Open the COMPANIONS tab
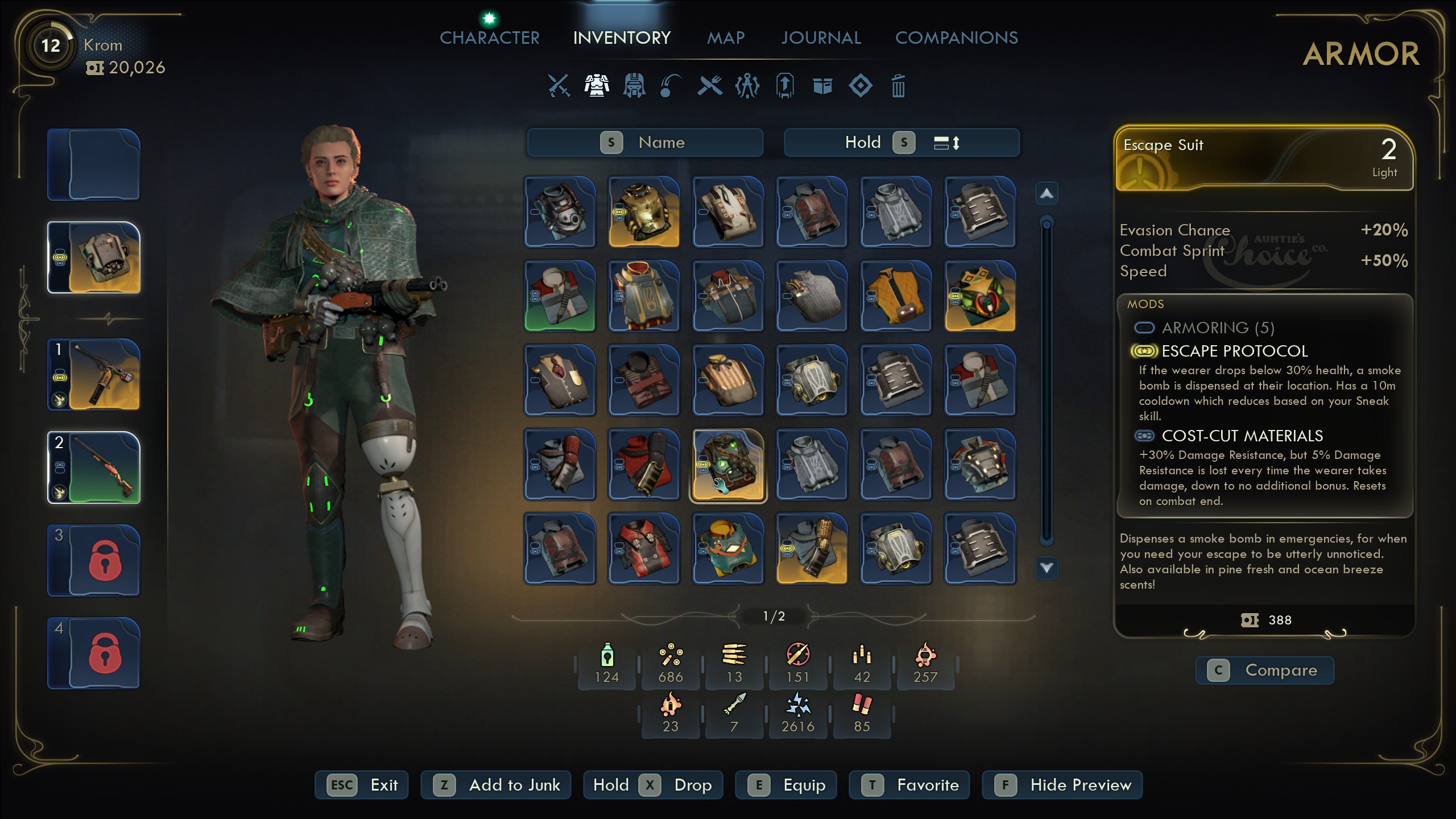This screenshot has height=819, width=1456. (957, 38)
